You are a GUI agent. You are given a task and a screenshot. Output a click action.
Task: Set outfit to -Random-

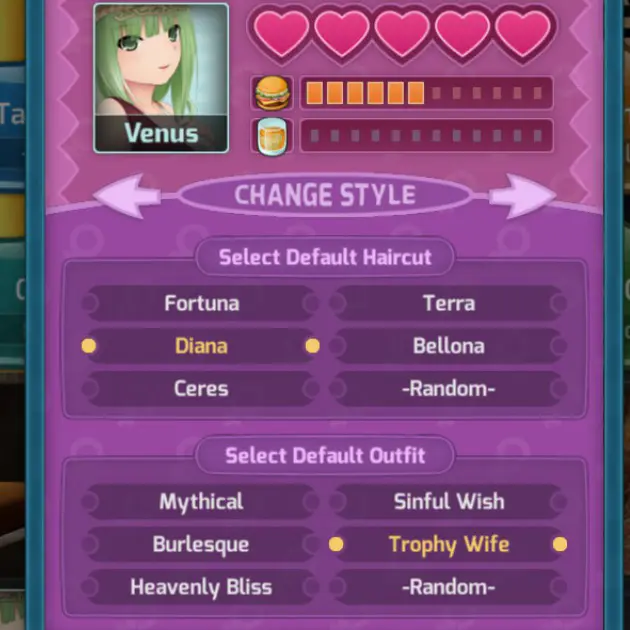[448, 587]
